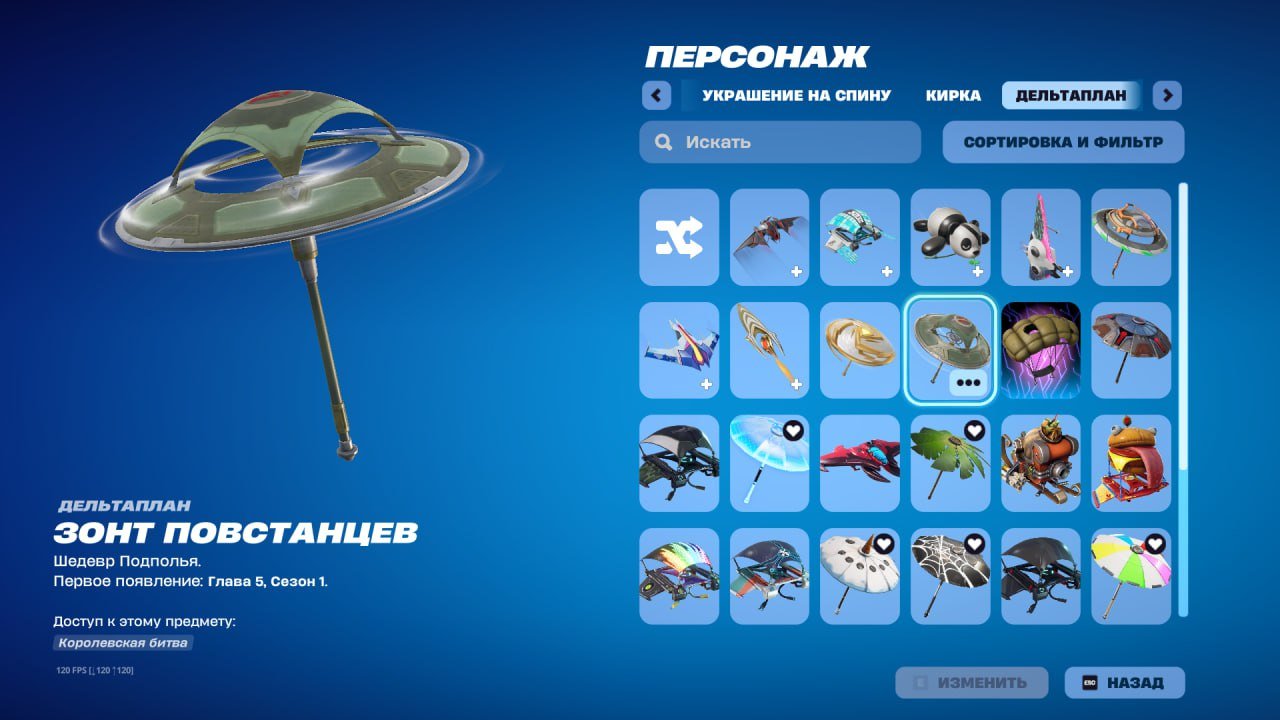The height and width of the screenshot is (720, 1280).
Task: Click the shuffle random glider icon
Action: coord(678,238)
